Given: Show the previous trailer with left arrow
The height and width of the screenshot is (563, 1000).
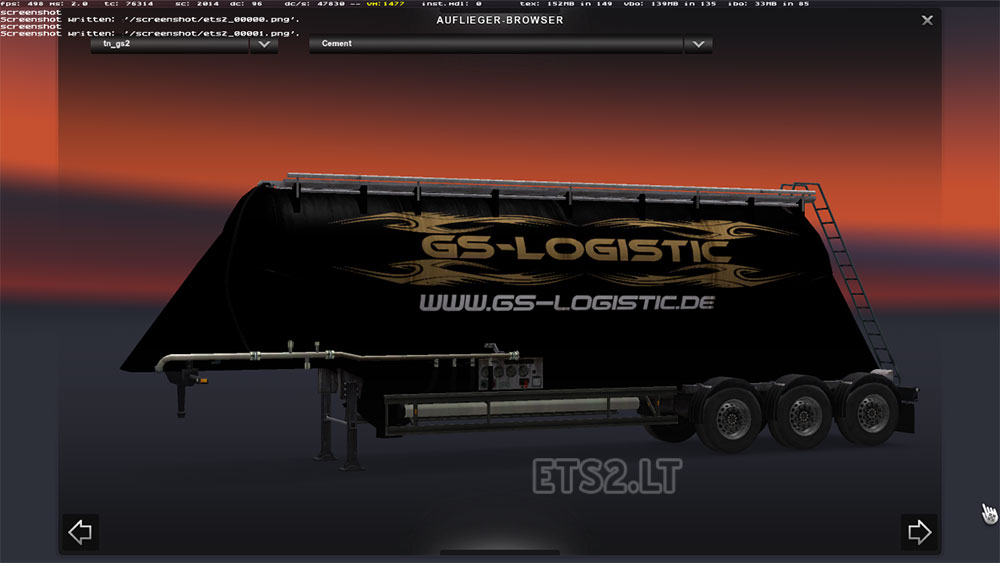Looking at the screenshot, I should pyautogui.click(x=80, y=532).
